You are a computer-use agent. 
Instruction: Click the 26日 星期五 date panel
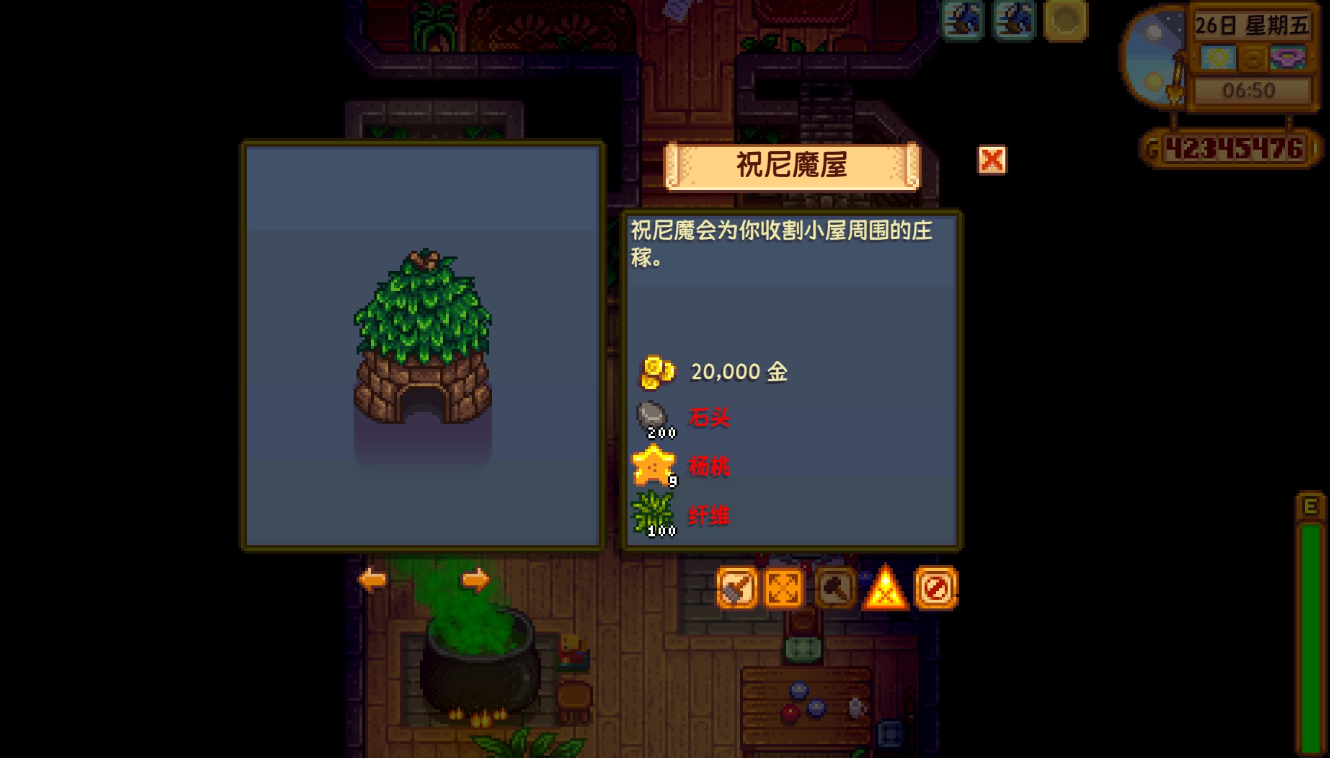pos(1253,26)
